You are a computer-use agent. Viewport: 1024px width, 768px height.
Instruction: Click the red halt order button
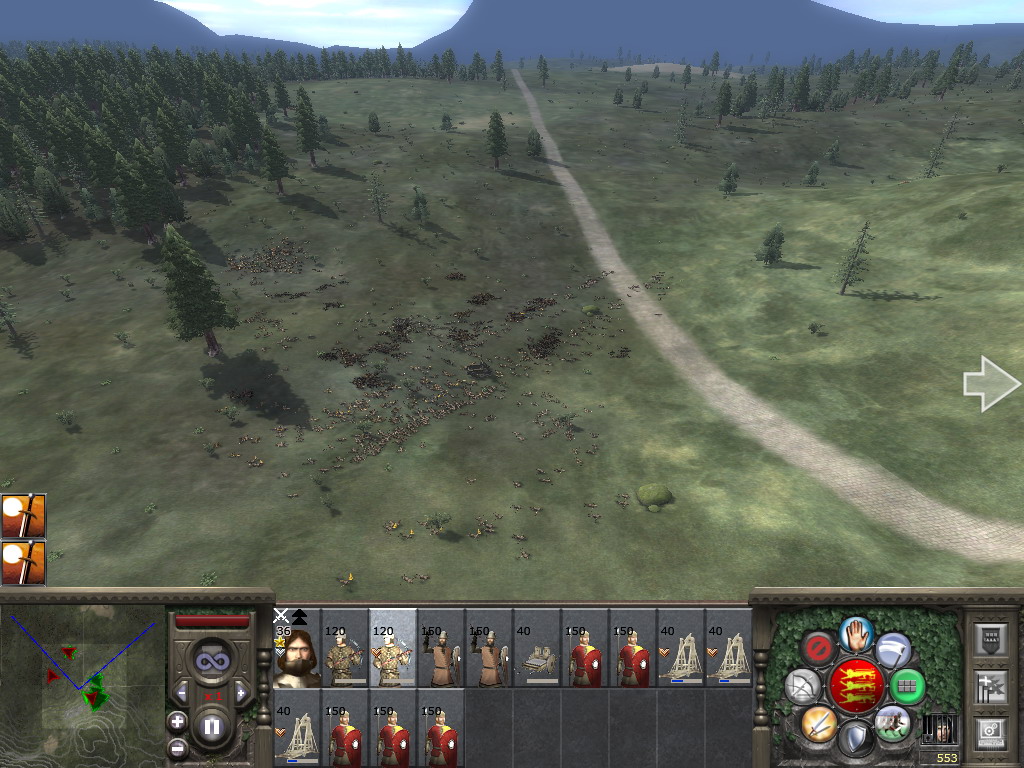tap(820, 649)
